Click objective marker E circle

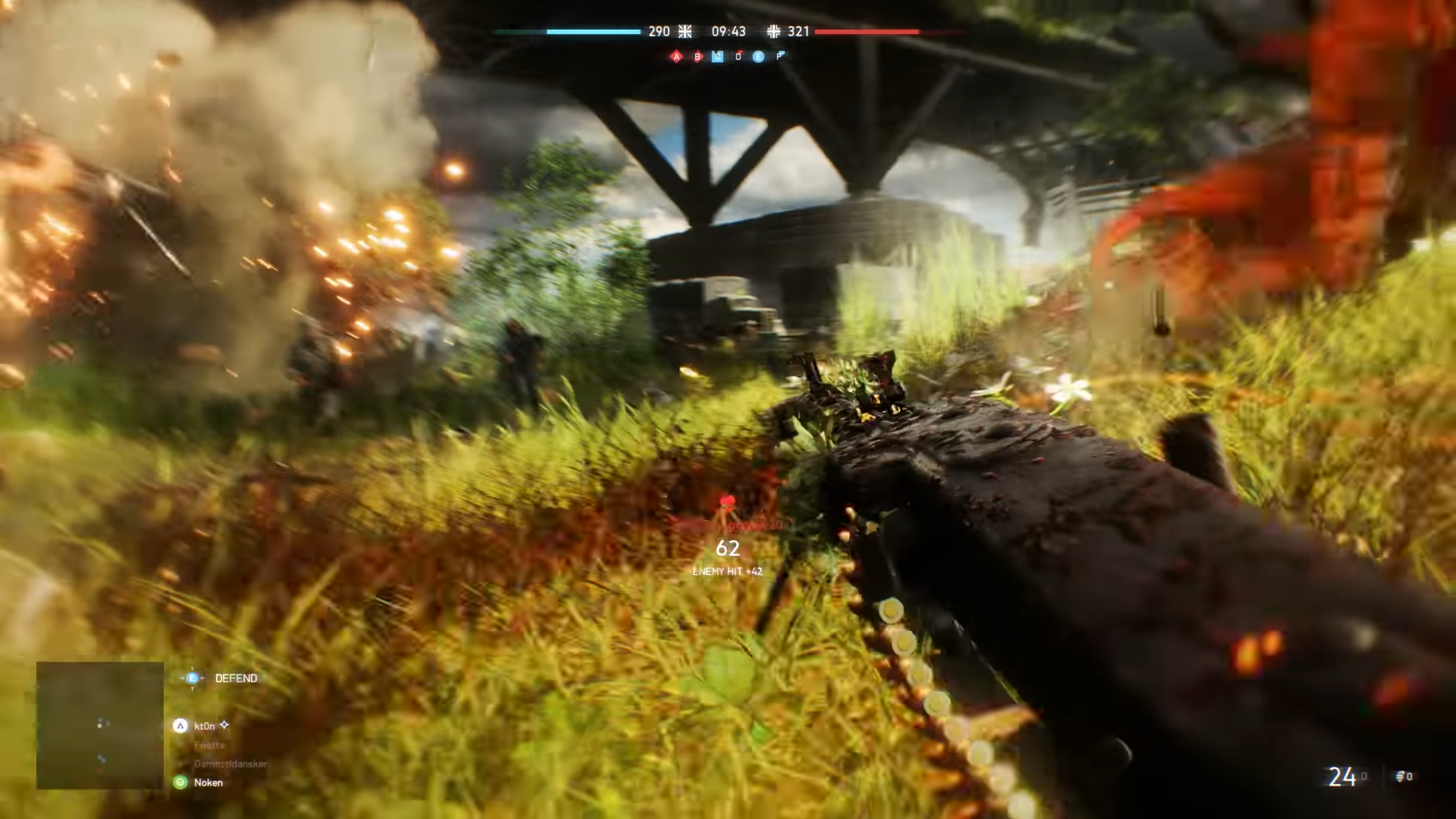(758, 57)
